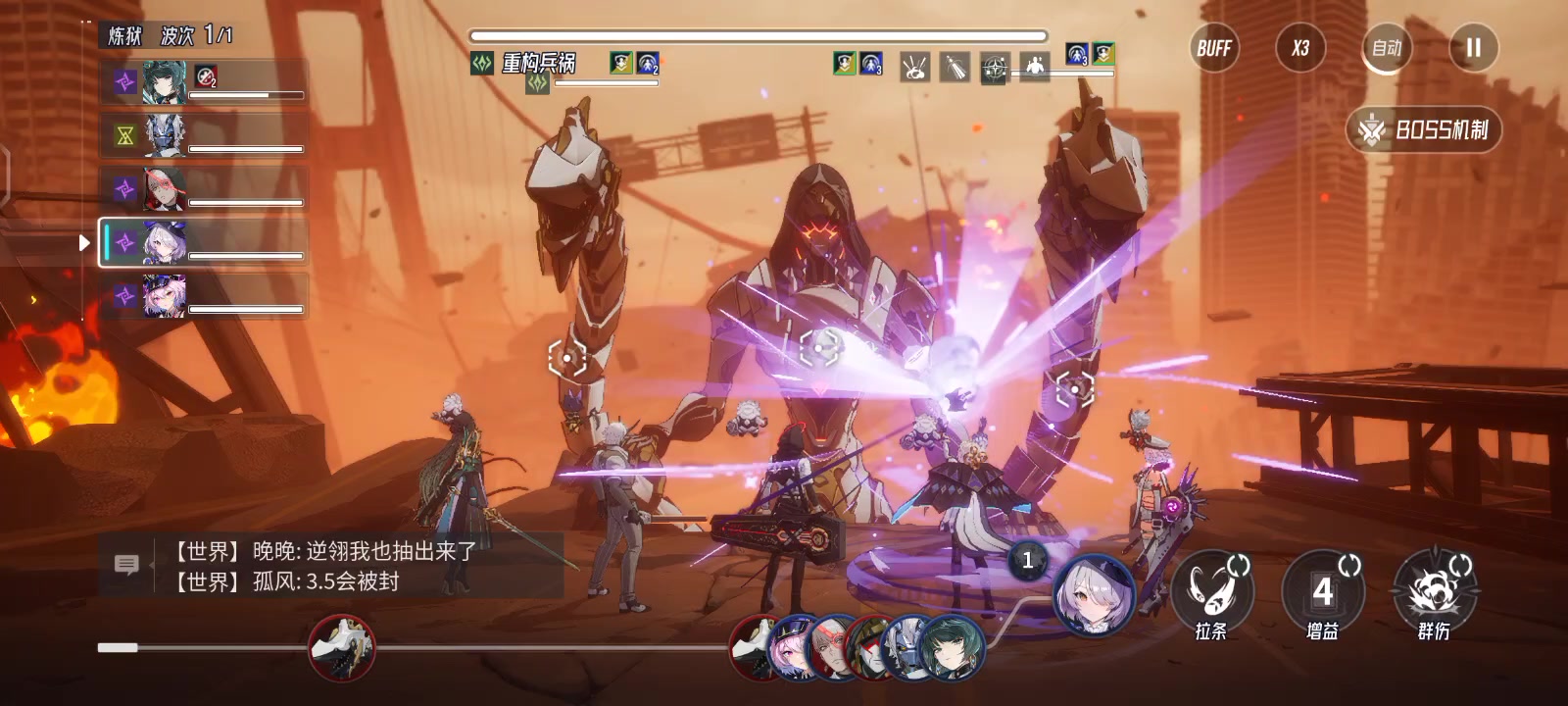Image resolution: width=1568 pixels, height=706 pixels.
Task: Target the boss's center body lock-on marker
Action: [x=820, y=347]
